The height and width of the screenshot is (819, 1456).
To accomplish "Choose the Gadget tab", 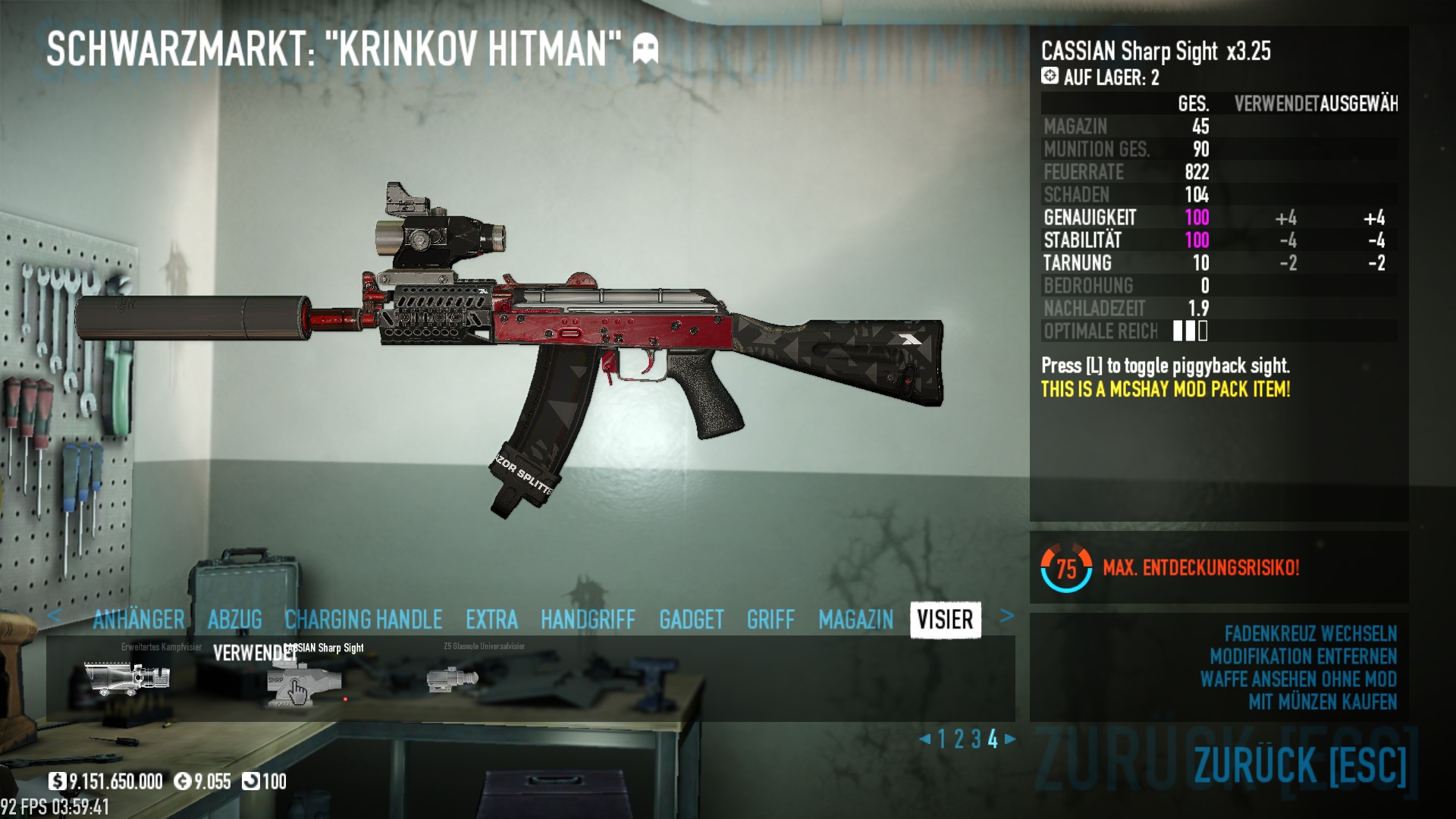I will point(691,620).
